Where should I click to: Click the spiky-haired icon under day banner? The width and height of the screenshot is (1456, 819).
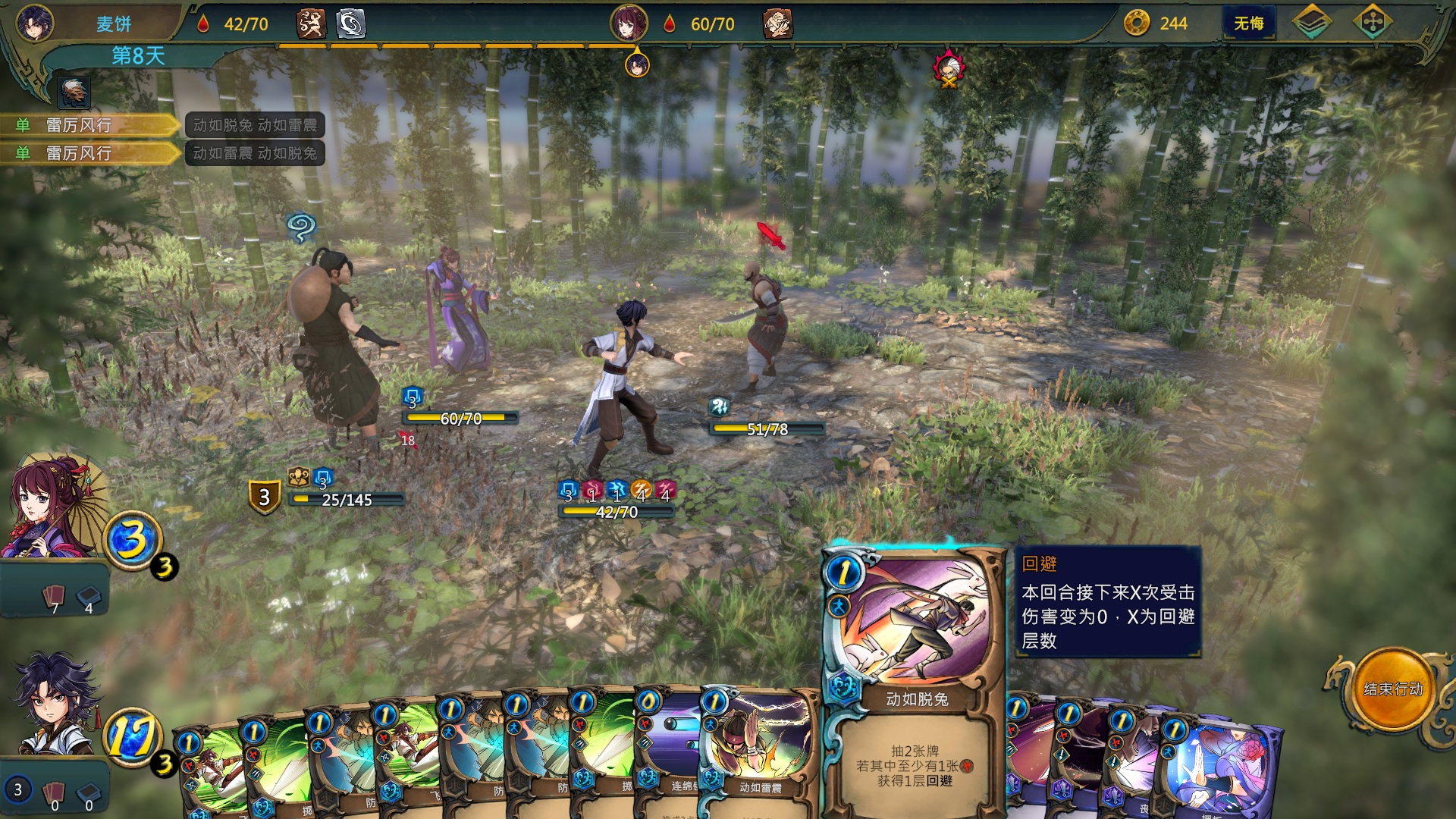point(74,93)
